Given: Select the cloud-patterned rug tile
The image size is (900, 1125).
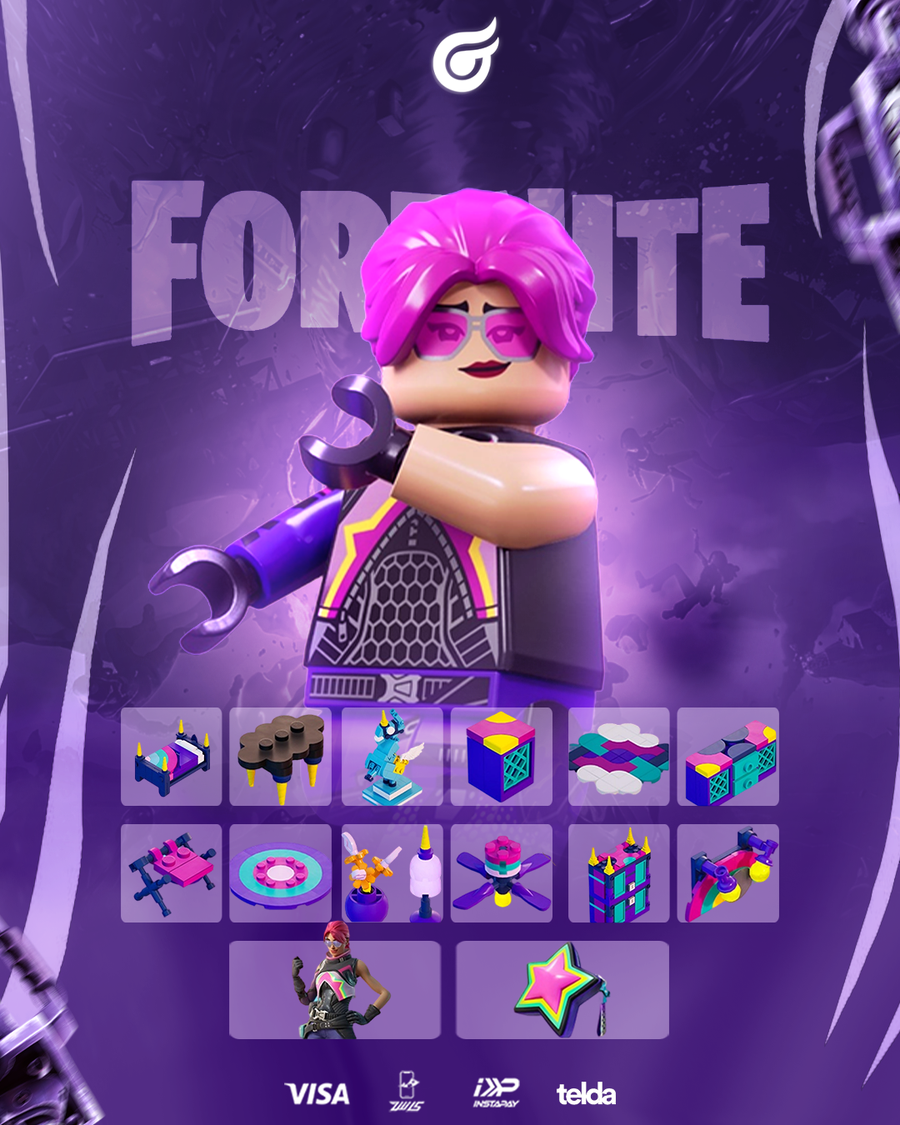Looking at the screenshot, I should point(618,756).
